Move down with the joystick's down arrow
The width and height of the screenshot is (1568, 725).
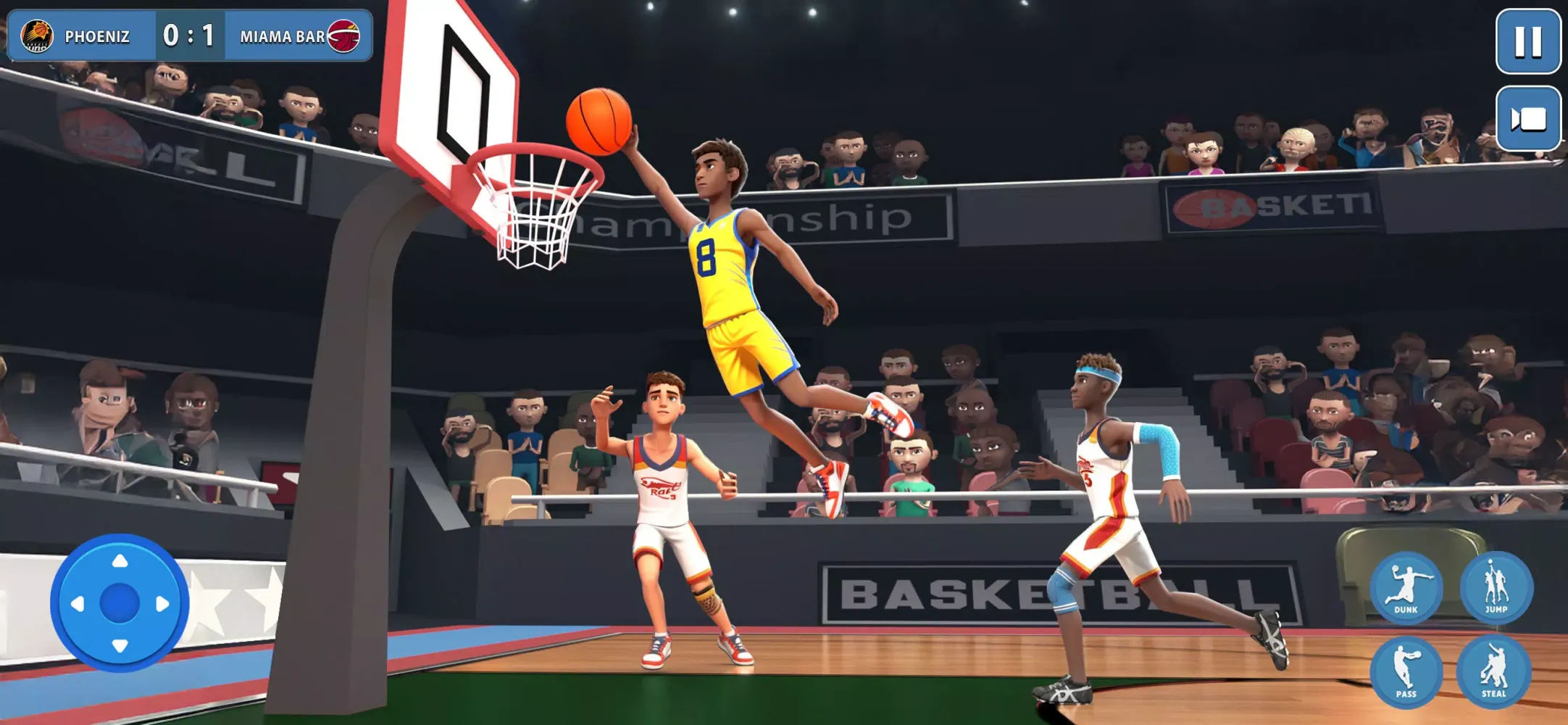pyautogui.click(x=120, y=645)
